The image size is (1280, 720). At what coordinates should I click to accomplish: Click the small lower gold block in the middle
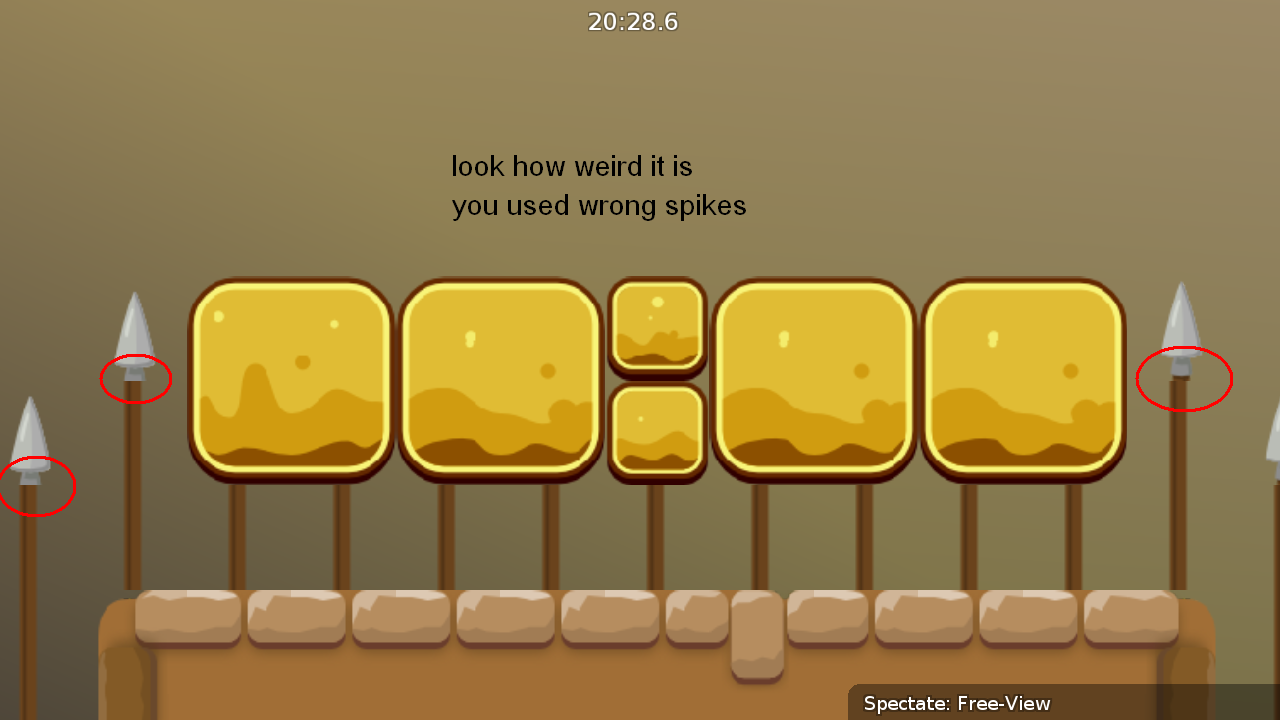(x=658, y=432)
